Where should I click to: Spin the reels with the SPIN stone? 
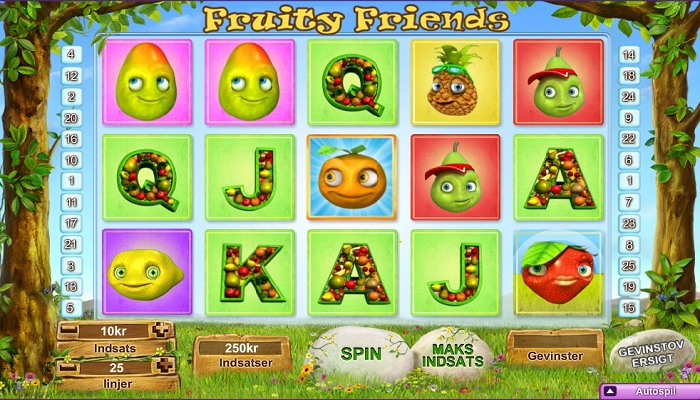tap(361, 353)
